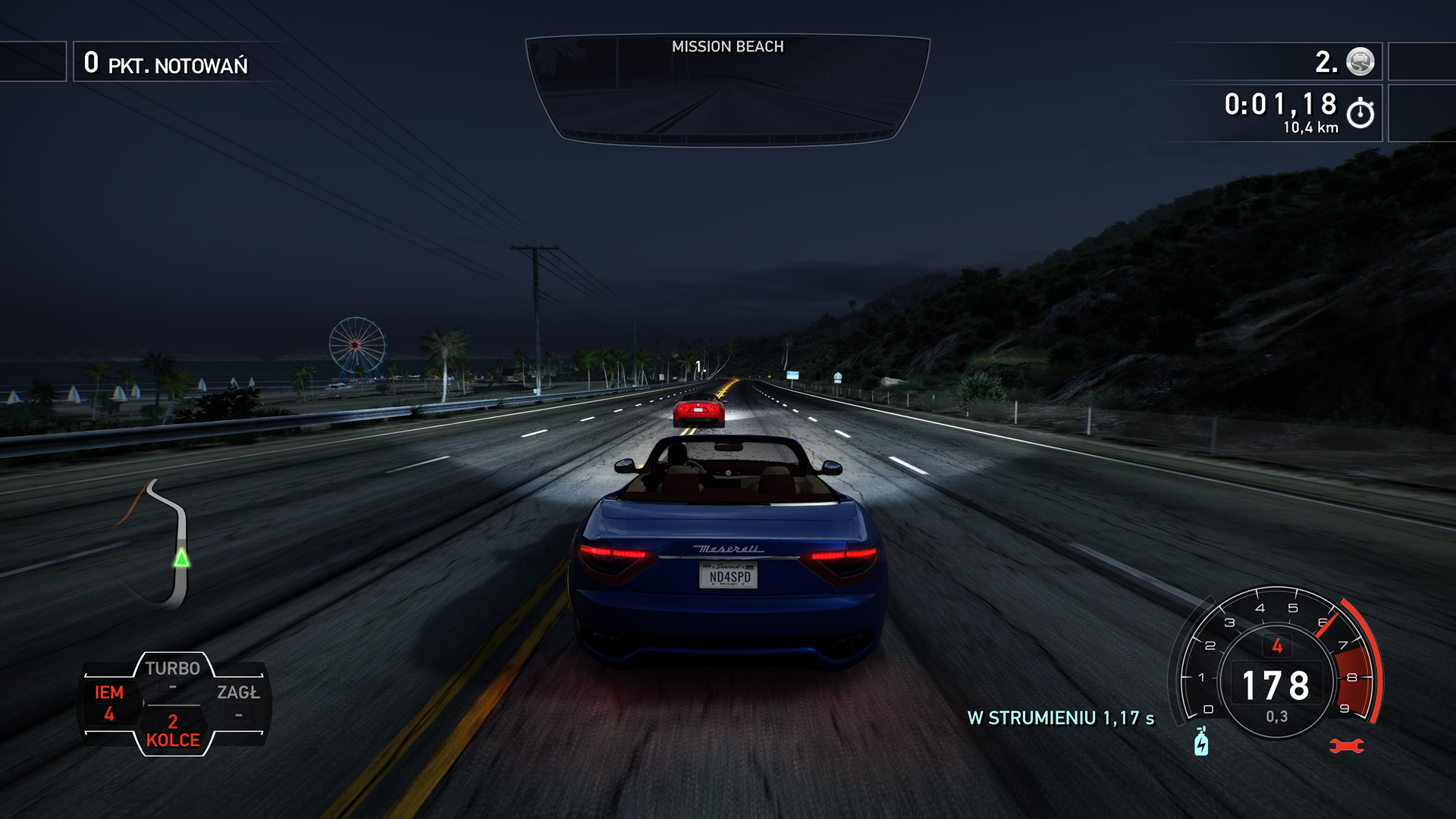Click the nitrous bottle icon

[1201, 742]
